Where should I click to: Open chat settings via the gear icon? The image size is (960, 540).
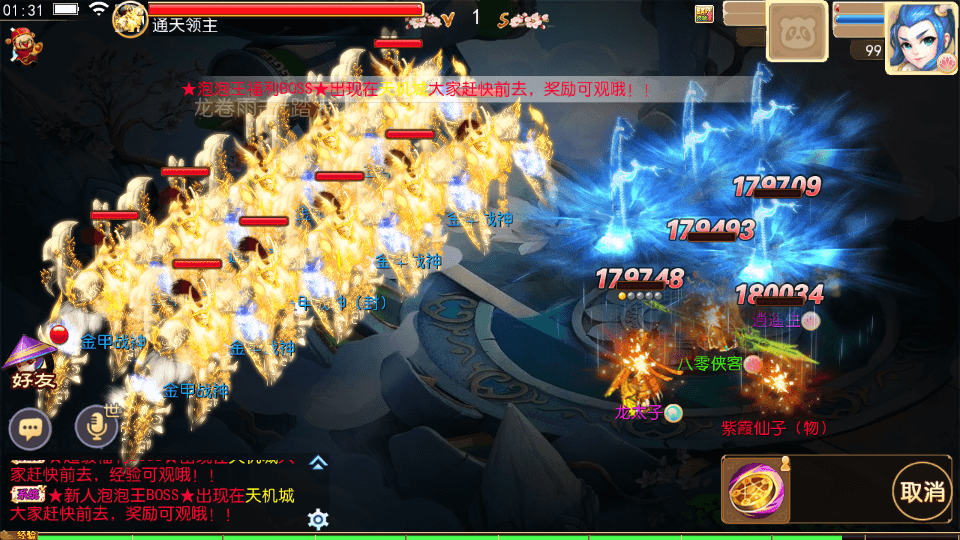click(318, 519)
